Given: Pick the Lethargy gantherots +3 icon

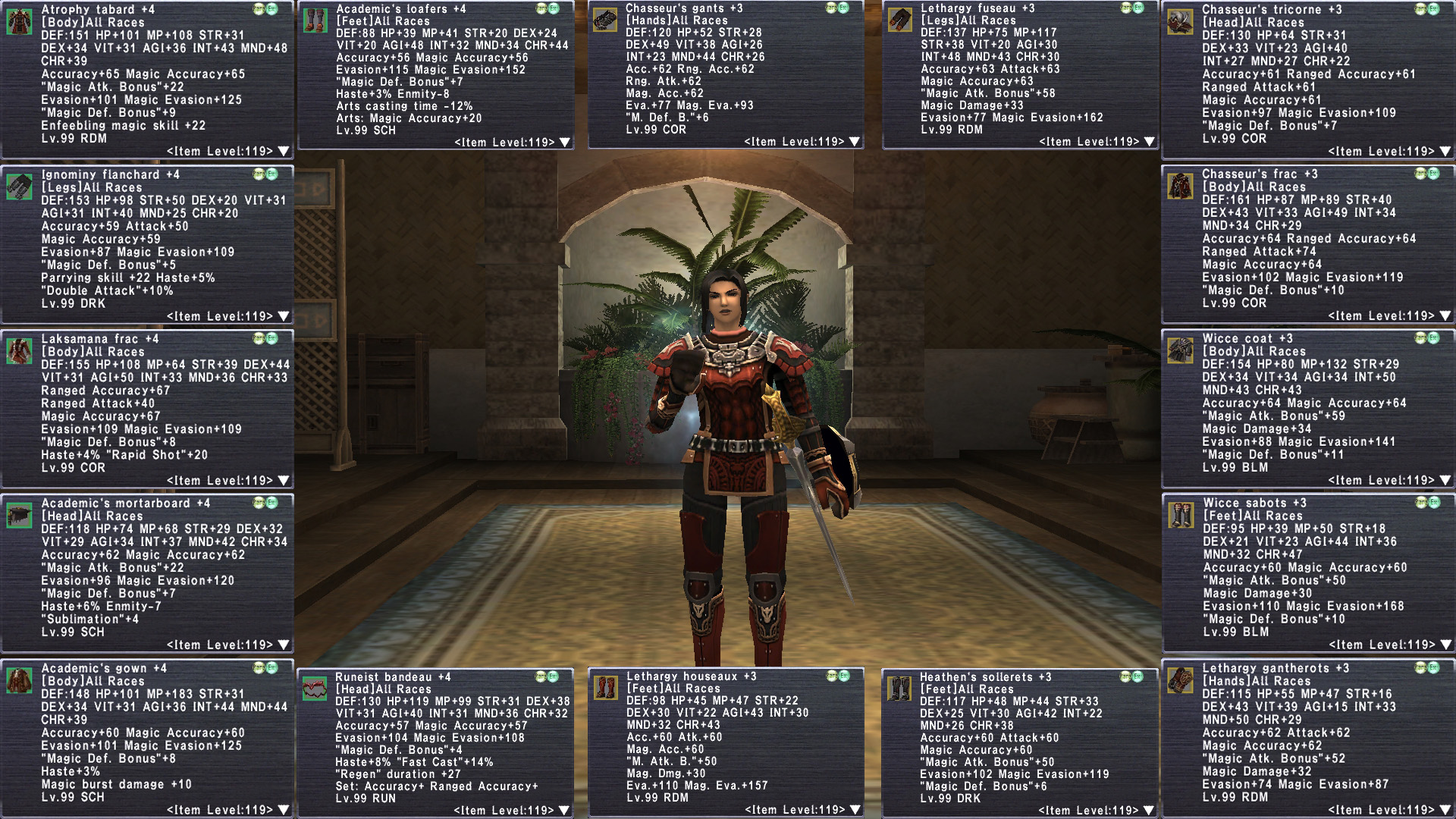Looking at the screenshot, I should click(x=1181, y=680).
